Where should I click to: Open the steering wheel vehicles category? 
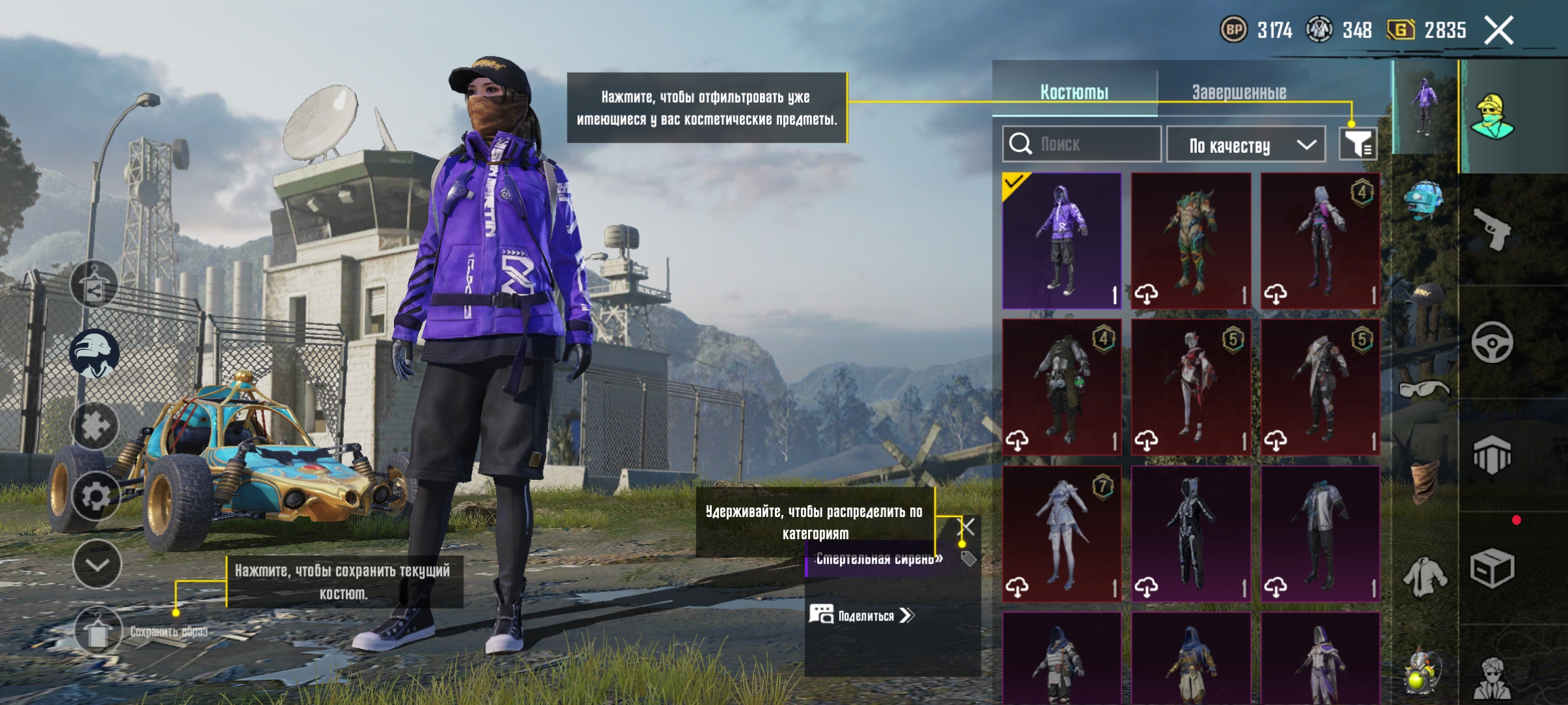click(1492, 342)
